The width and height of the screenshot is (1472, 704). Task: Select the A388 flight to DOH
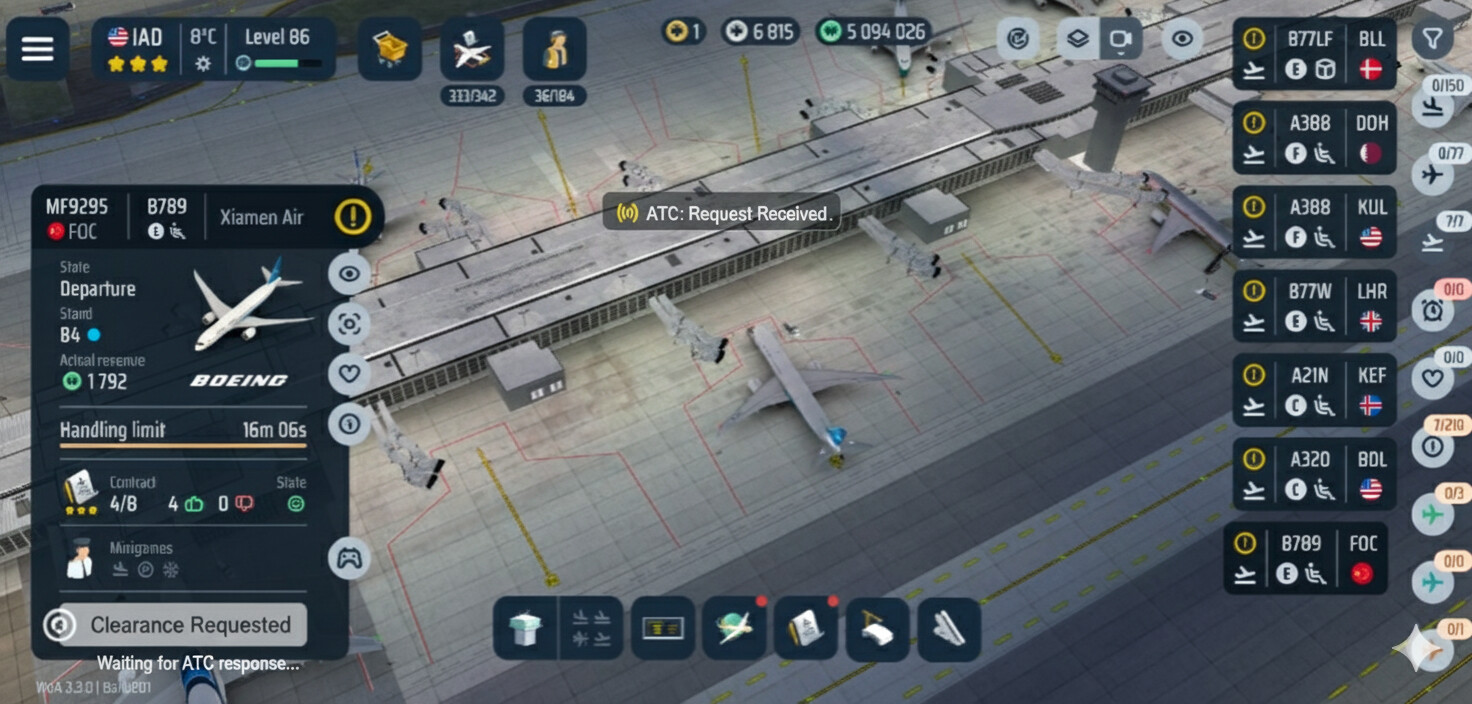coord(1313,138)
